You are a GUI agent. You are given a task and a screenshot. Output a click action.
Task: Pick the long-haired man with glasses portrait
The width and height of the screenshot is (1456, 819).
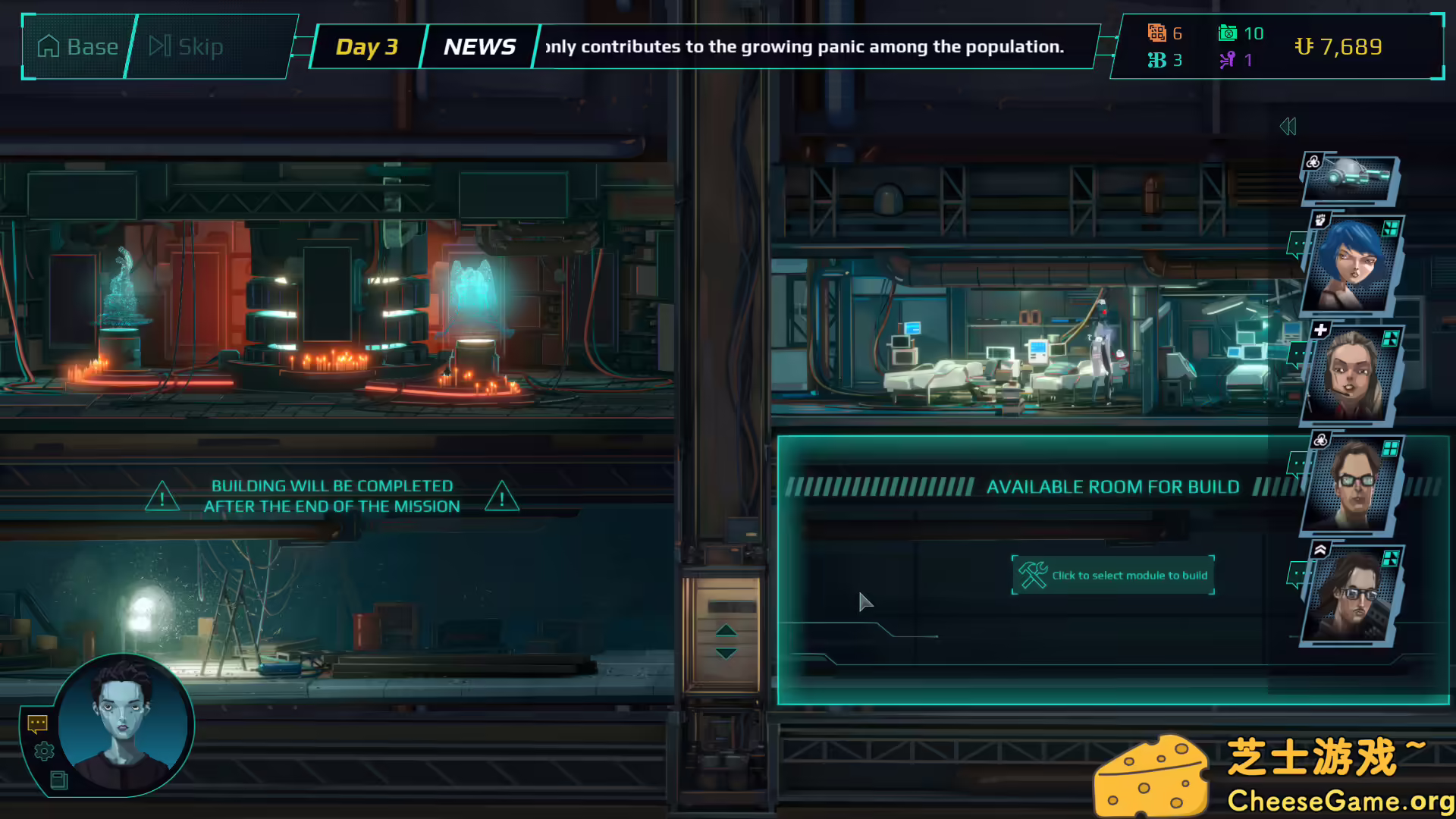[x=1351, y=596]
